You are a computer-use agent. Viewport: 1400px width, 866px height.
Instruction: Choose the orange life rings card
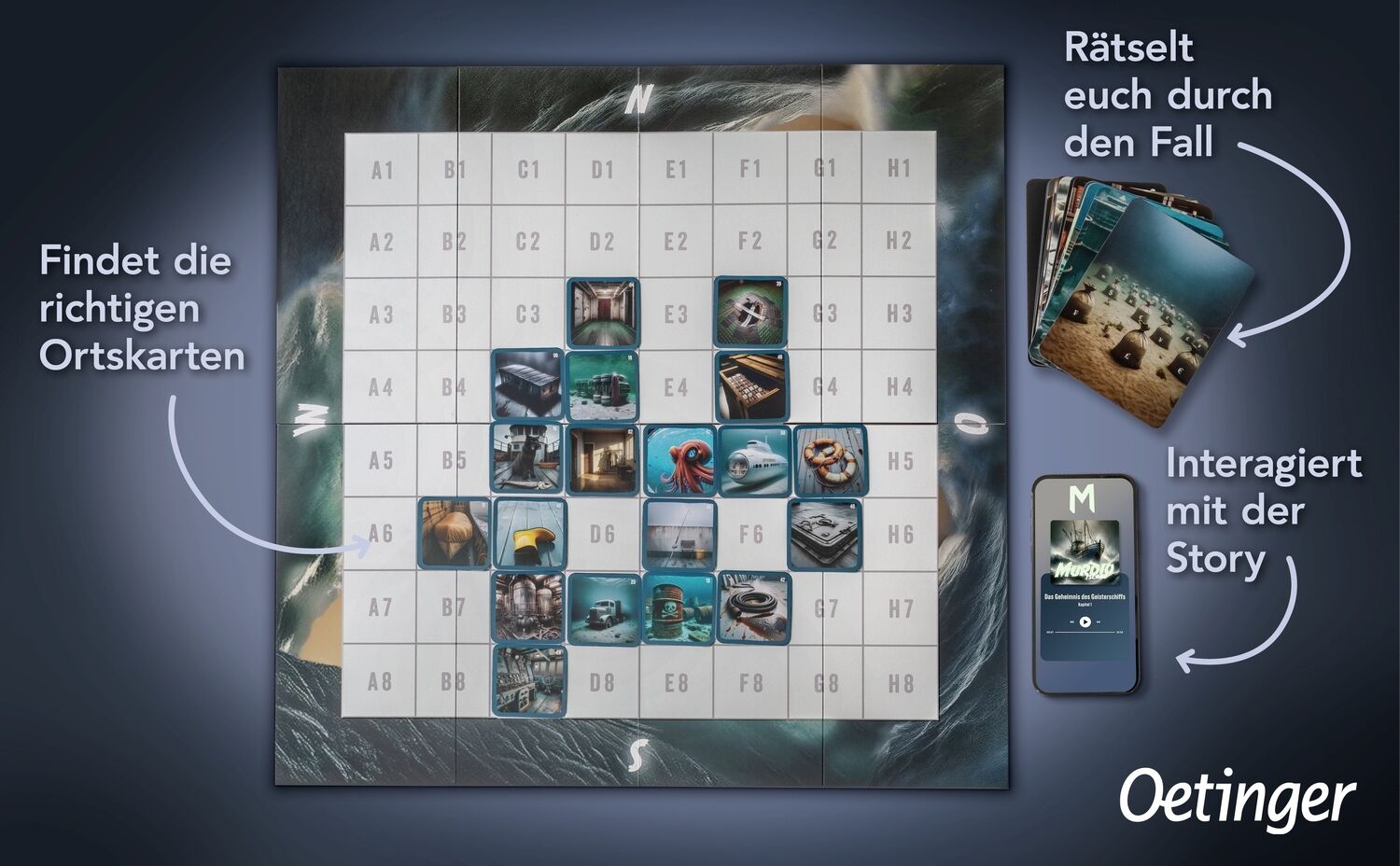[x=829, y=461]
